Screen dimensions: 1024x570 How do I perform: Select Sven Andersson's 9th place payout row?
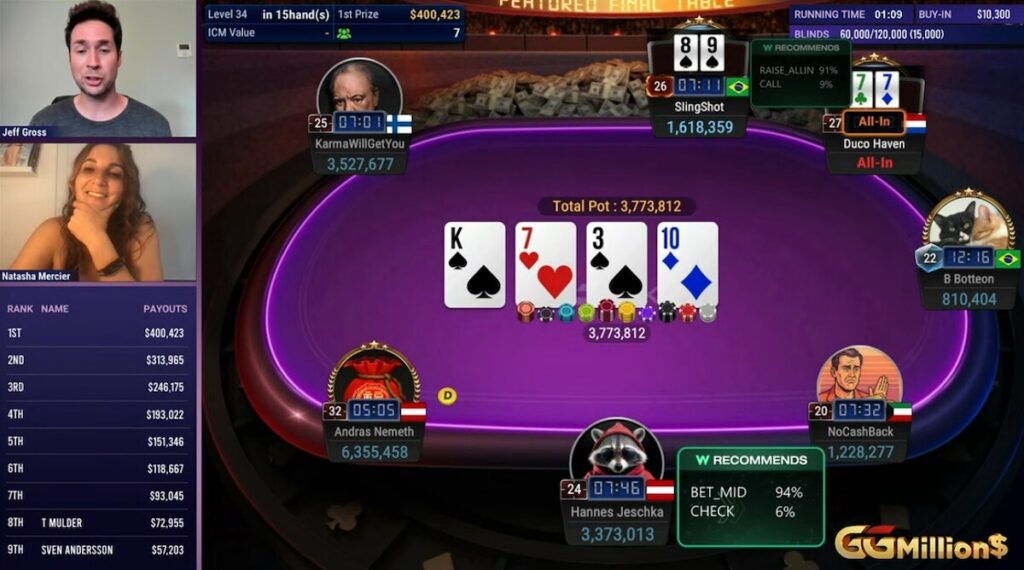coord(98,550)
